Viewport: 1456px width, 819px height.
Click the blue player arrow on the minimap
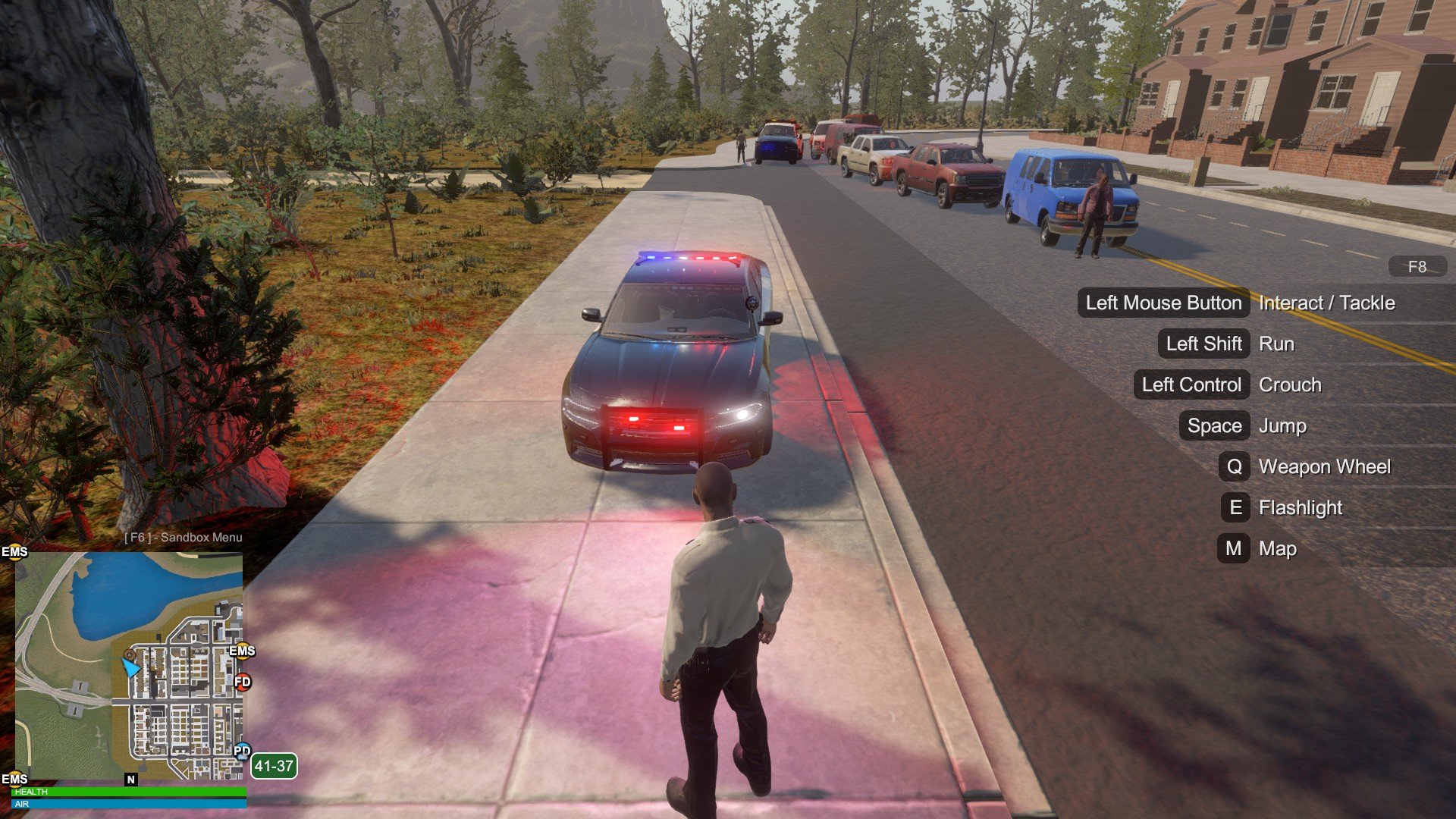[x=130, y=667]
